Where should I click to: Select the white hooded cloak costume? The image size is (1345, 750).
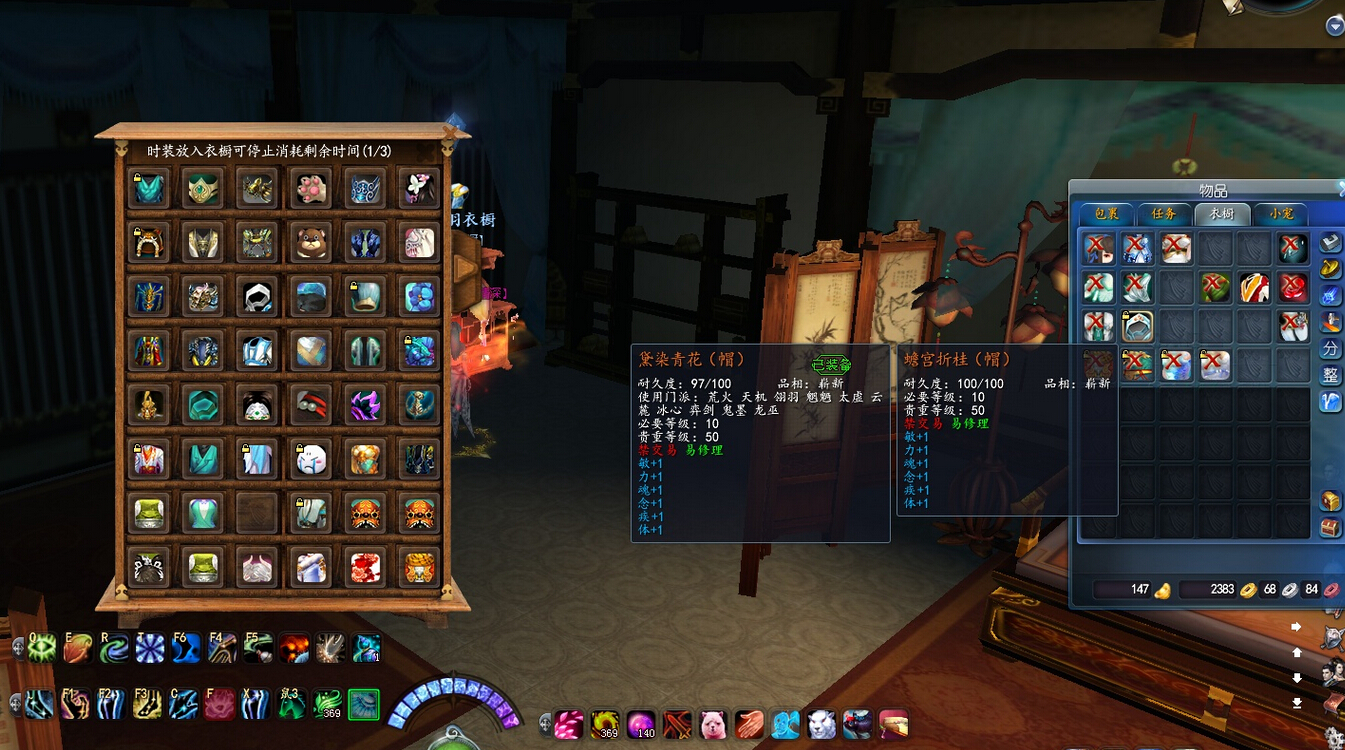257,296
